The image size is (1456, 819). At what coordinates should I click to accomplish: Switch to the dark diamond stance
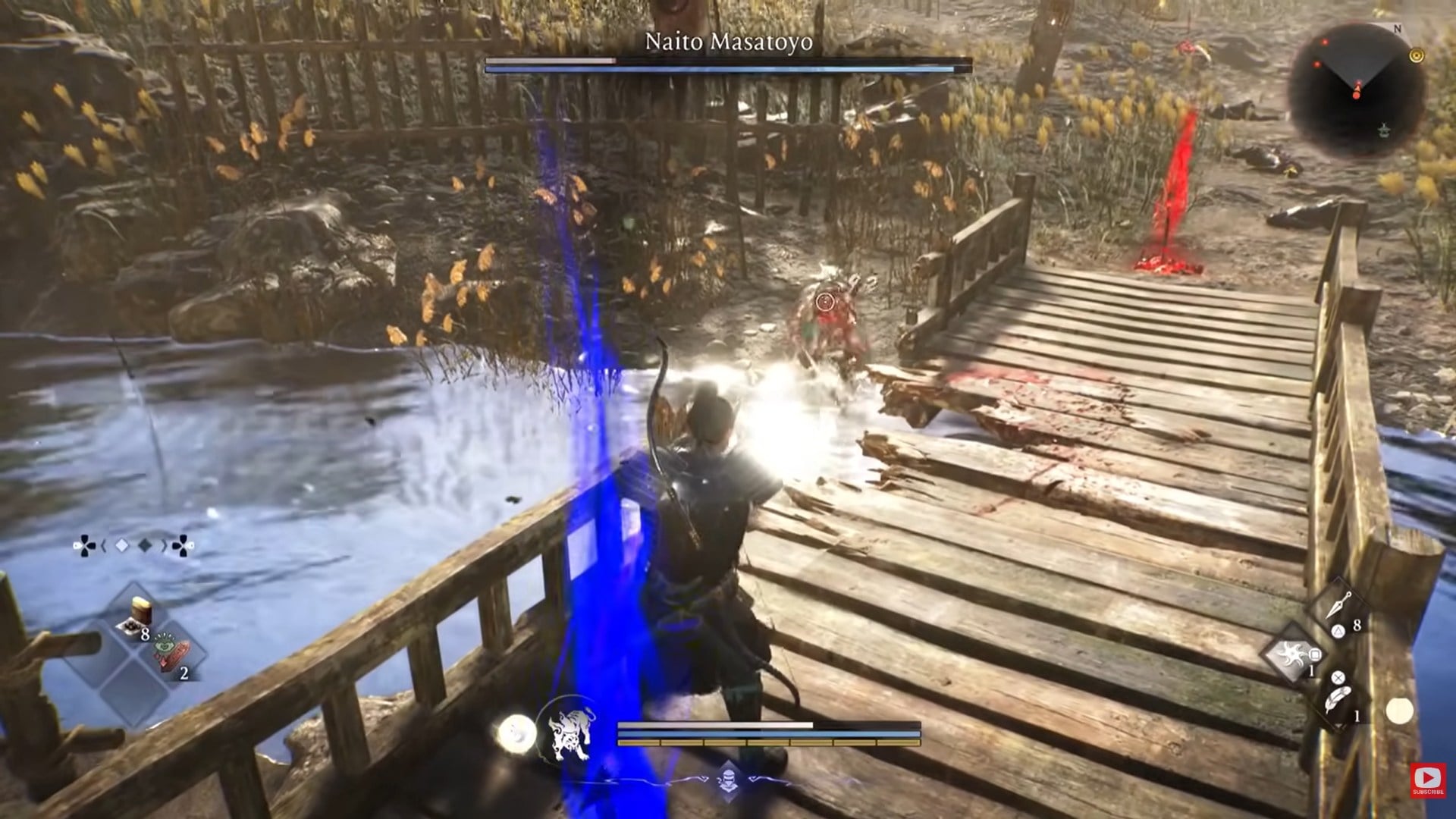[x=145, y=545]
